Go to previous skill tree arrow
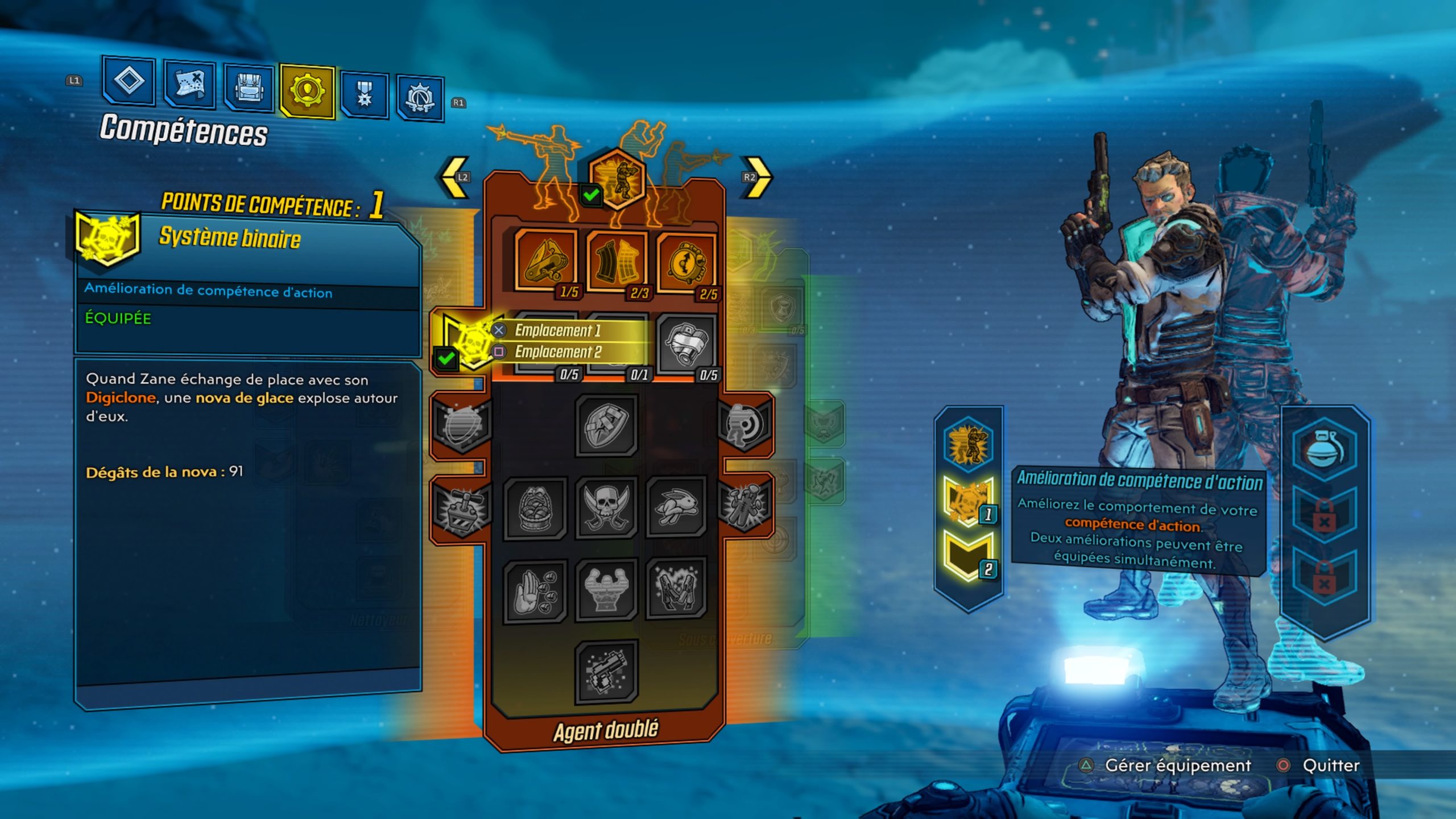1456x819 pixels. pyautogui.click(x=456, y=177)
